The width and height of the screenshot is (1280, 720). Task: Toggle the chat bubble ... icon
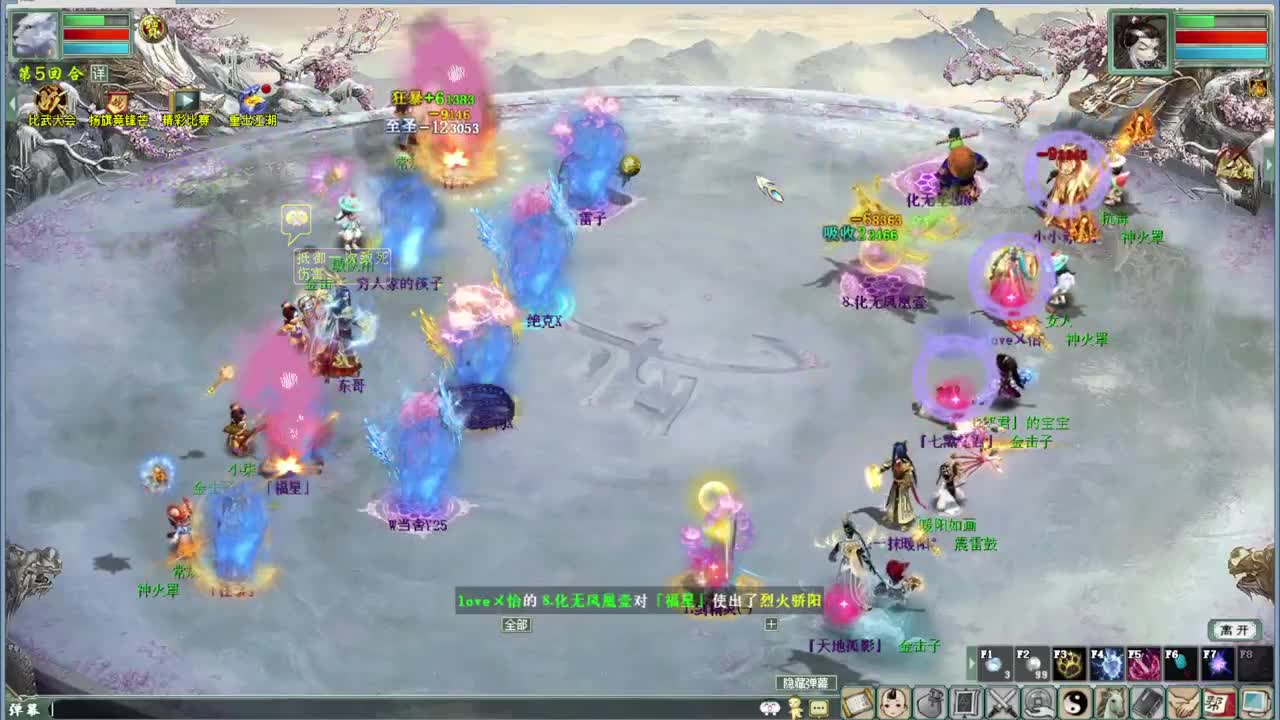[818, 707]
